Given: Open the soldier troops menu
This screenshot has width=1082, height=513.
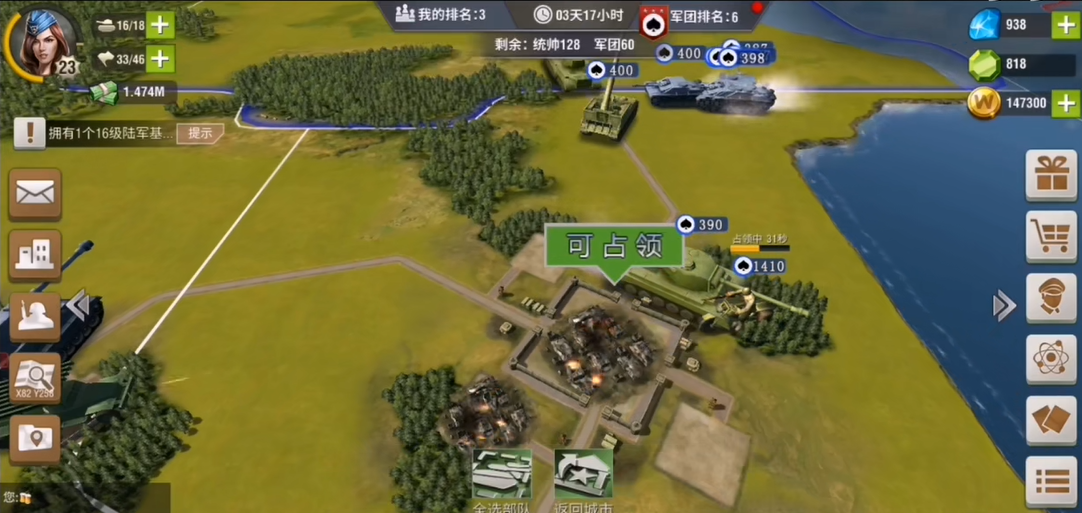Looking at the screenshot, I should (33, 316).
